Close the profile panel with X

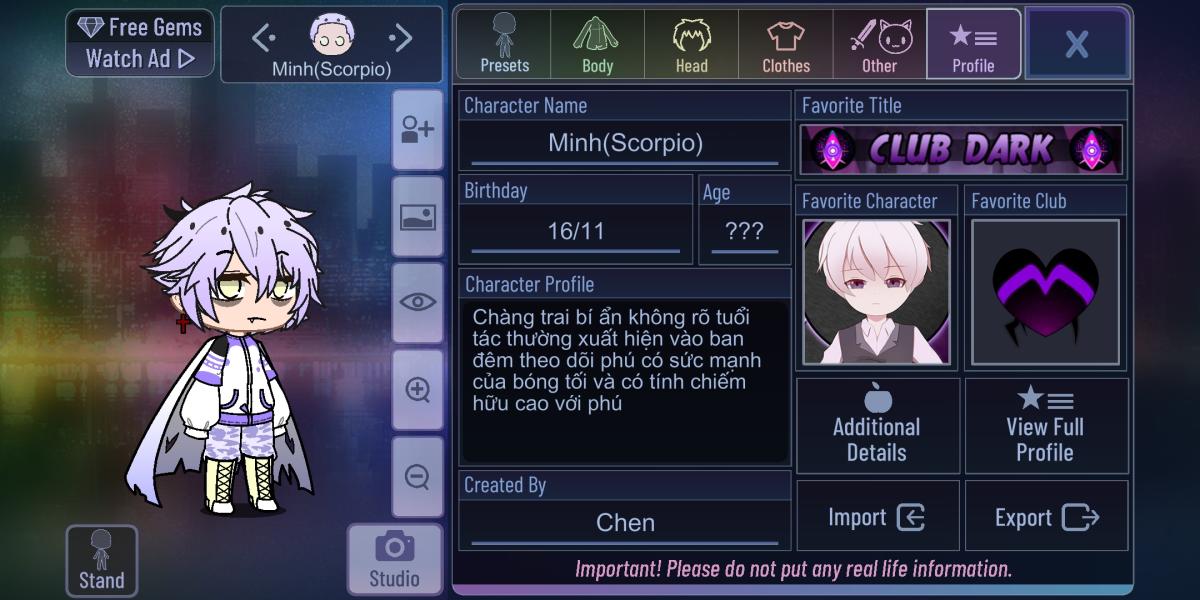point(1076,44)
